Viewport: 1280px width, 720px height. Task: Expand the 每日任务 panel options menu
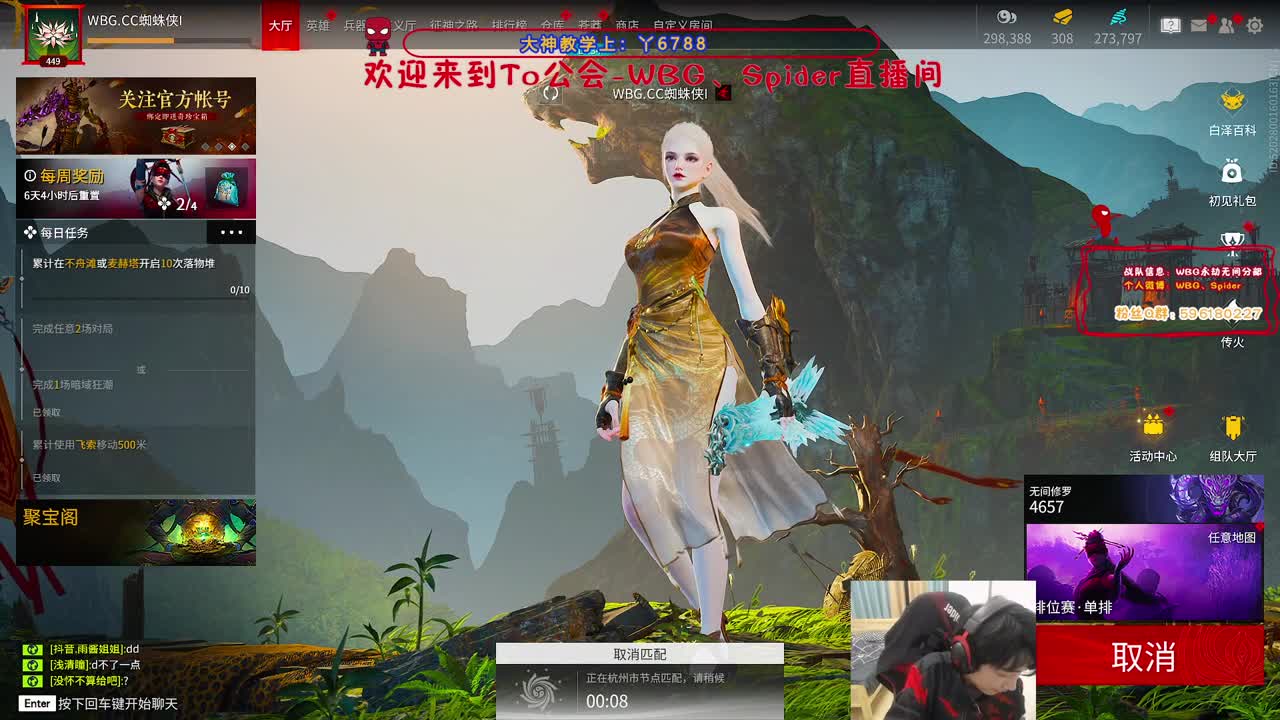(232, 232)
